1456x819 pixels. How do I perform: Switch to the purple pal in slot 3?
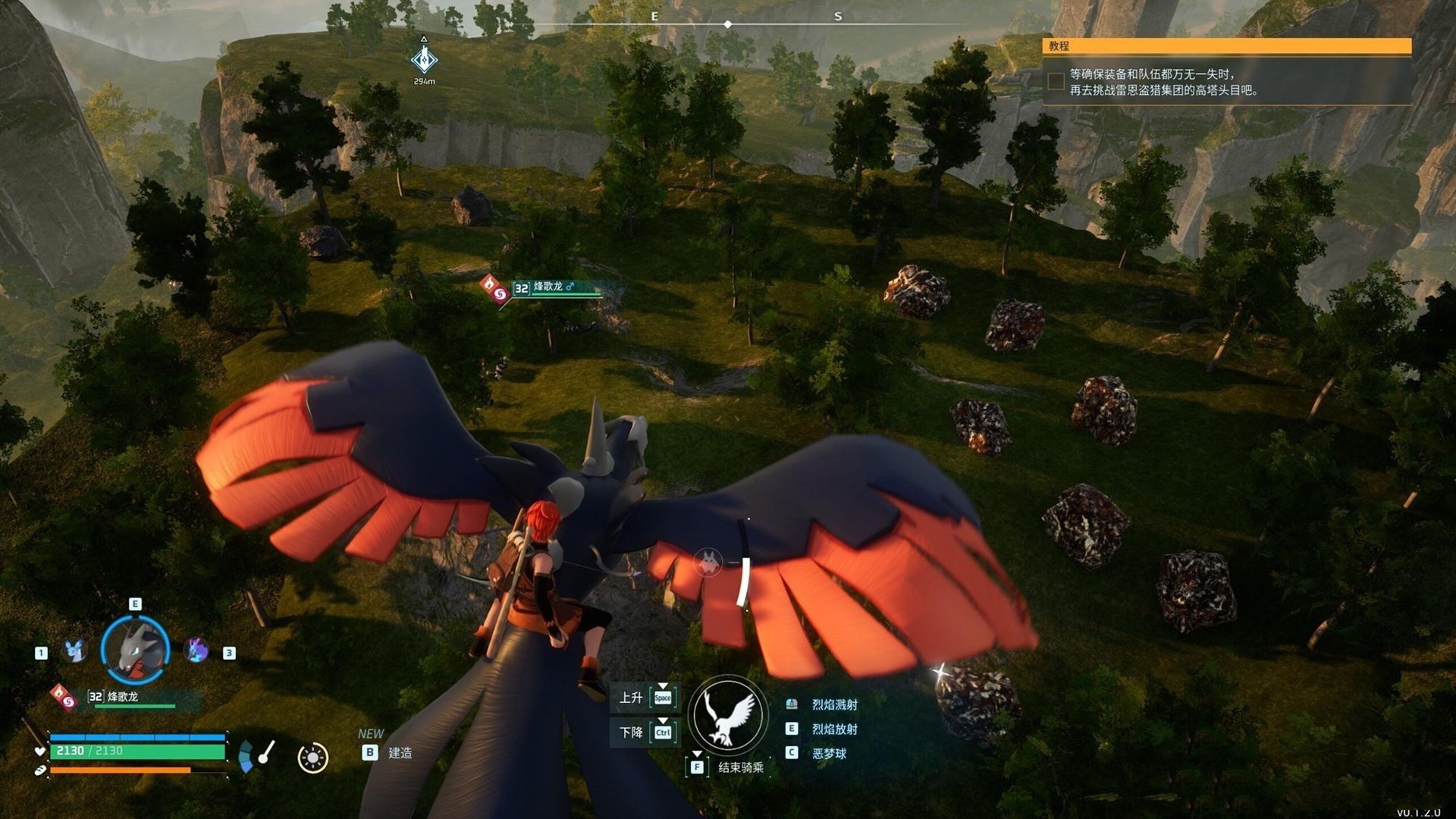[196, 651]
